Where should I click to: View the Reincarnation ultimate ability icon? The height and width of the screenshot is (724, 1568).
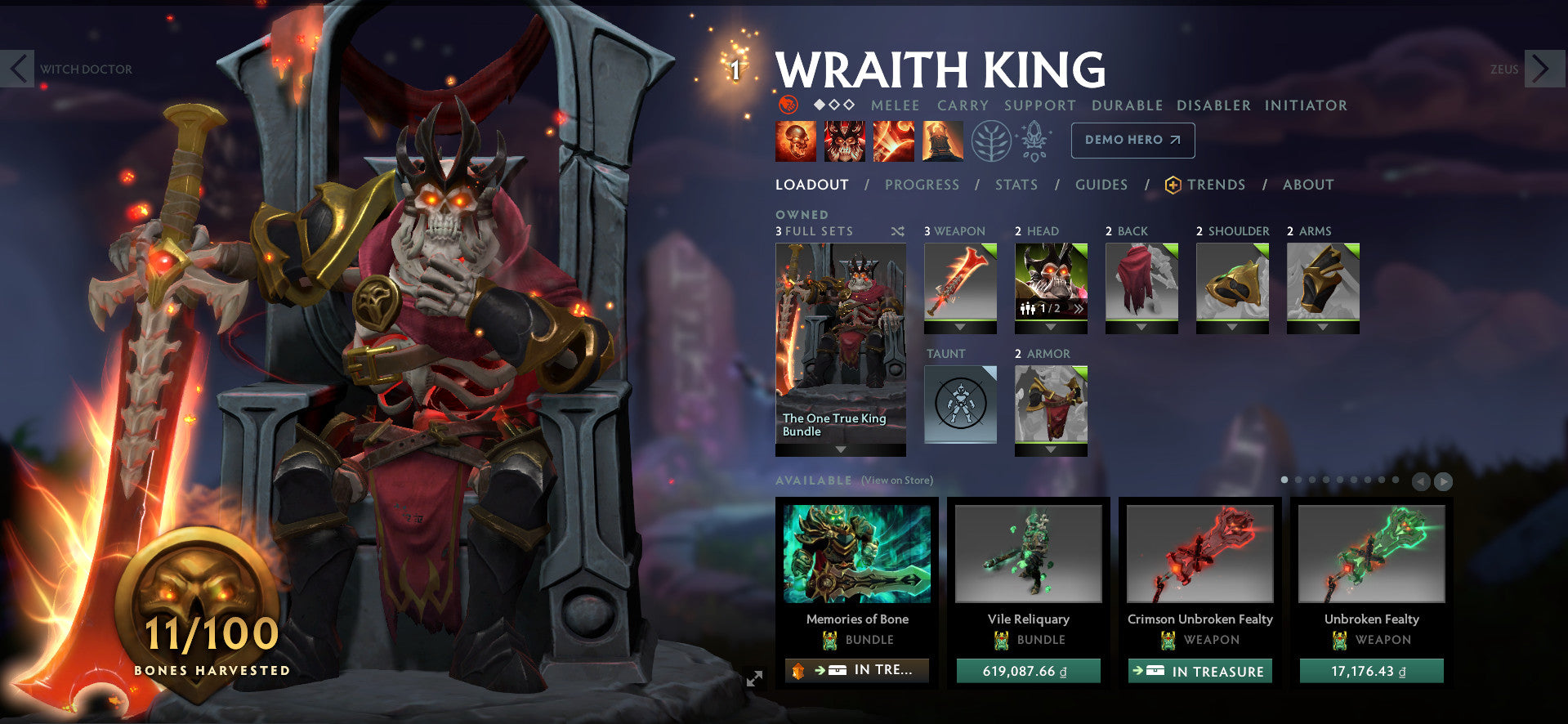click(x=942, y=141)
